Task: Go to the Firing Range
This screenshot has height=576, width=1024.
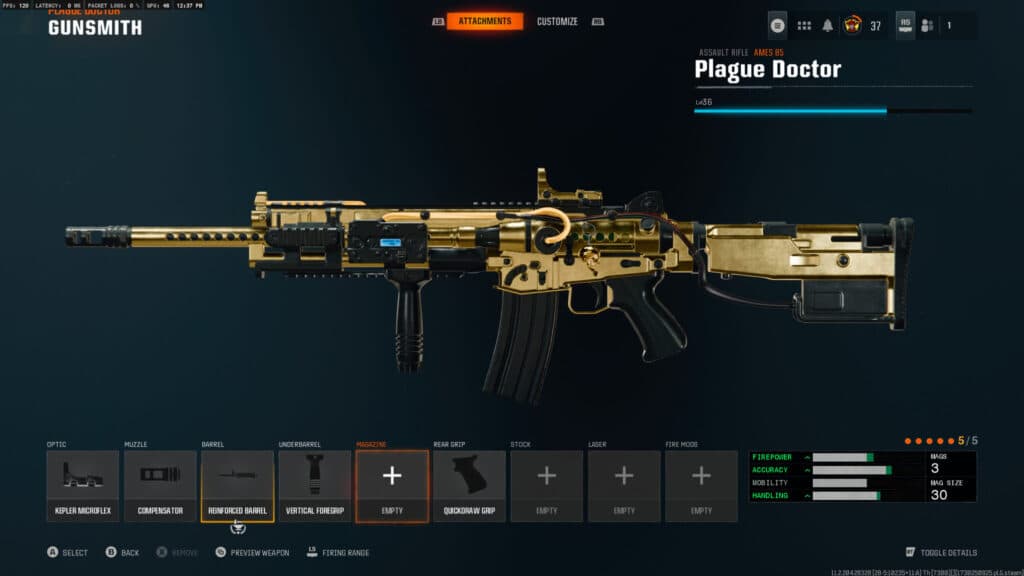Action: click(344, 552)
